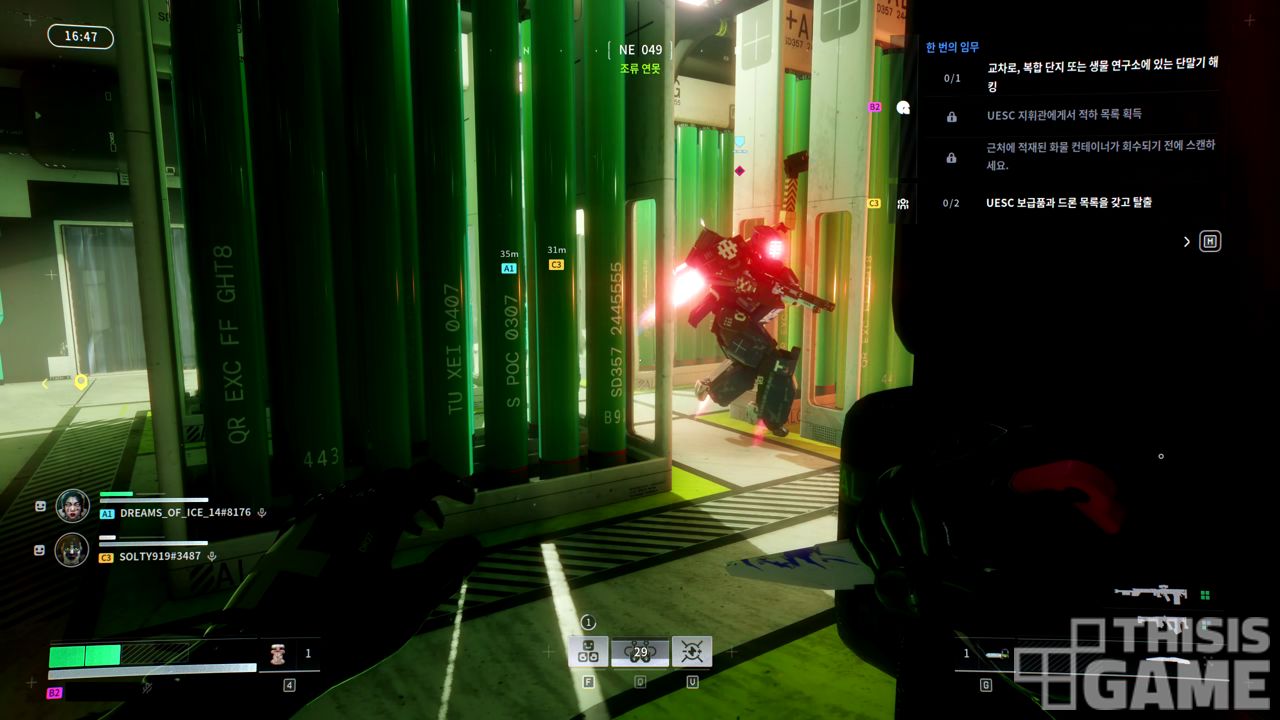Expand the mission tracker arrow

[x=1187, y=242]
